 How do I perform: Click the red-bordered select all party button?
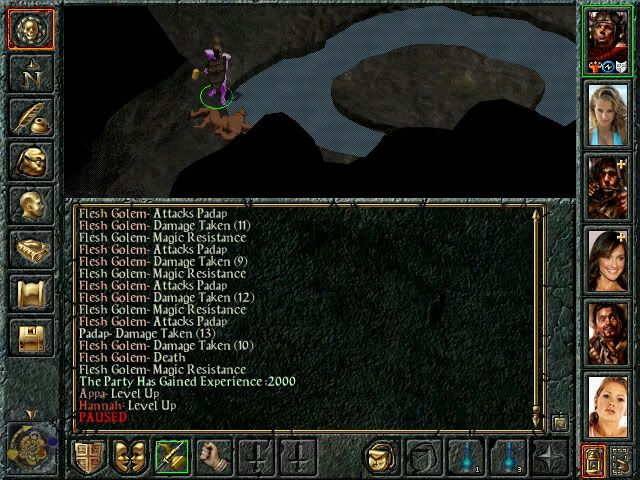tap(594, 460)
